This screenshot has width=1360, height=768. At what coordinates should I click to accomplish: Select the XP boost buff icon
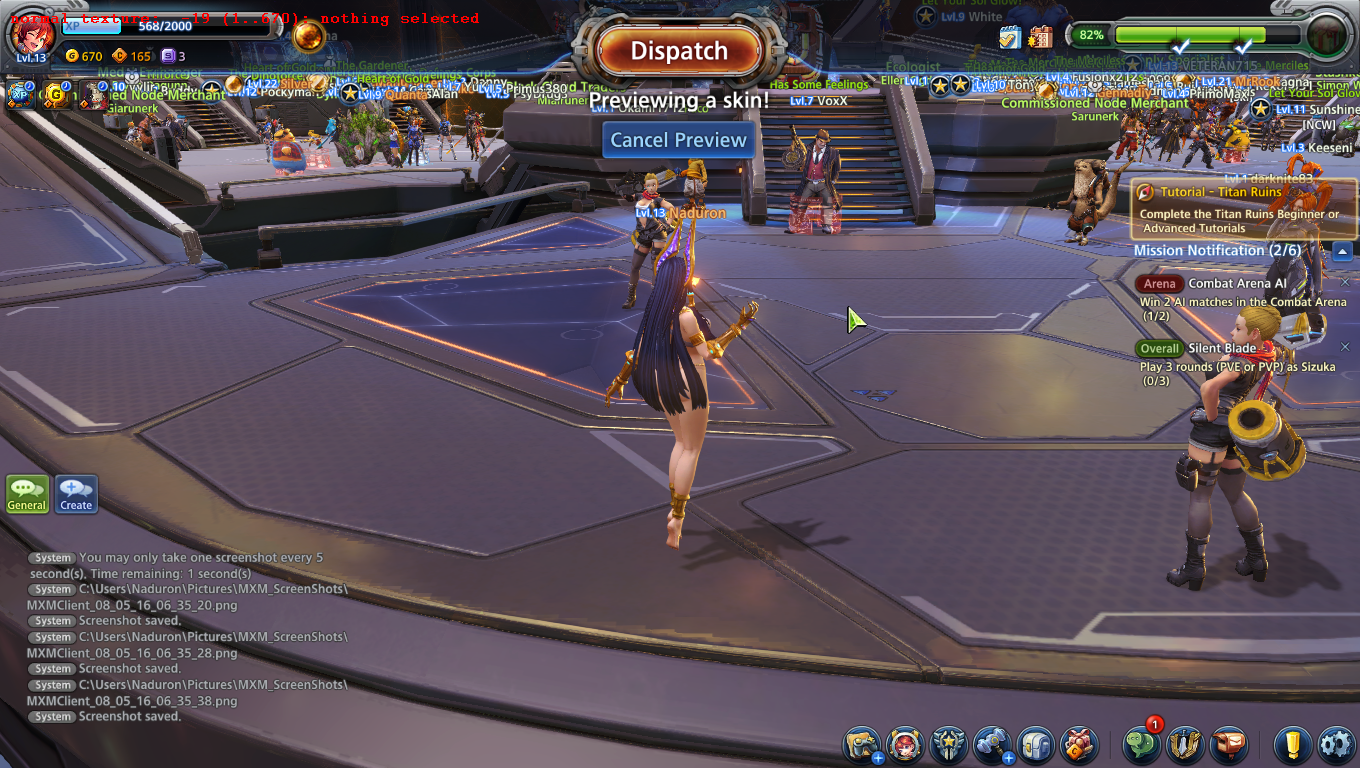click(19, 95)
